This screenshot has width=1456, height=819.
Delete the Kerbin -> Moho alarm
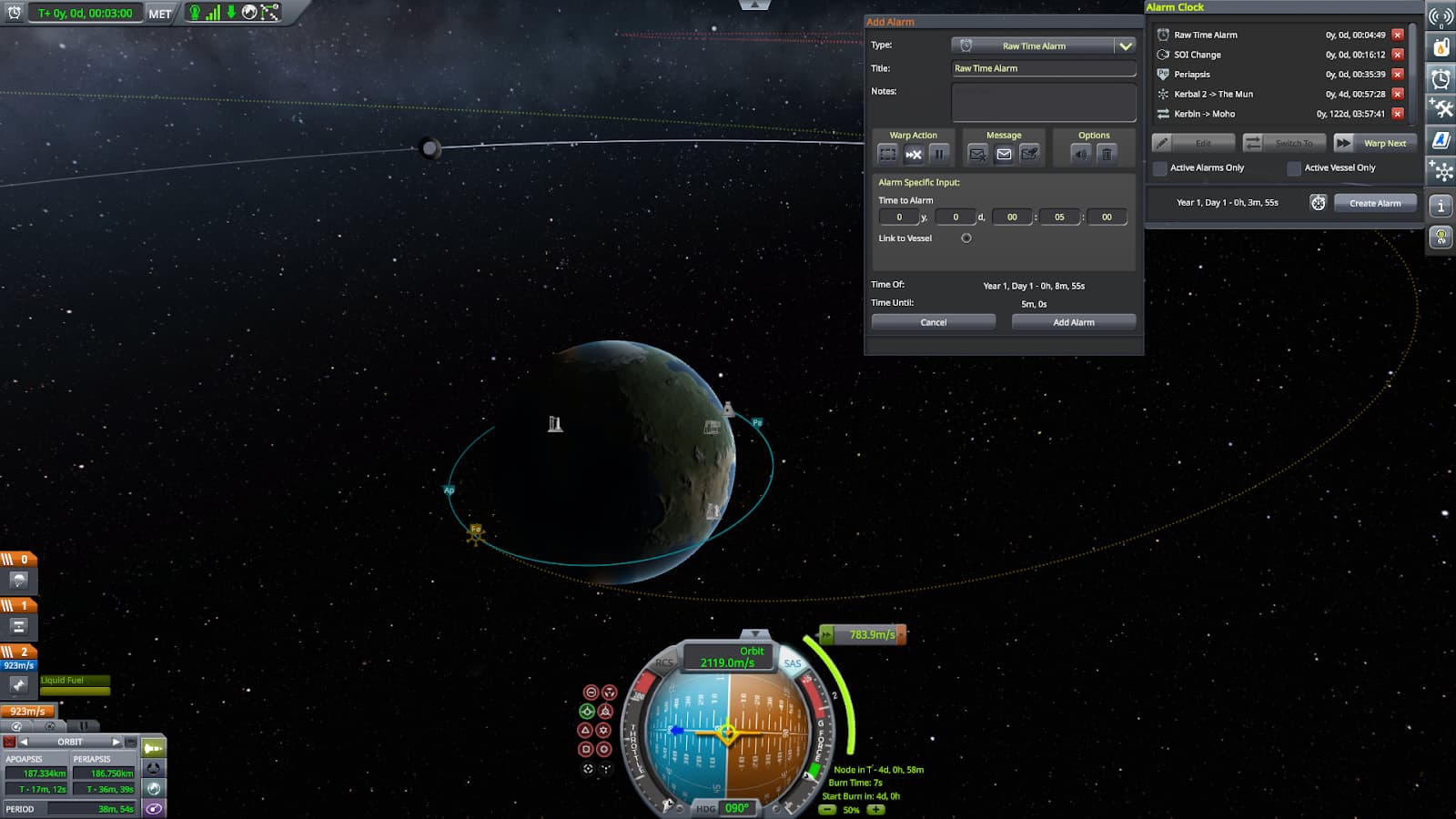coord(1398,114)
